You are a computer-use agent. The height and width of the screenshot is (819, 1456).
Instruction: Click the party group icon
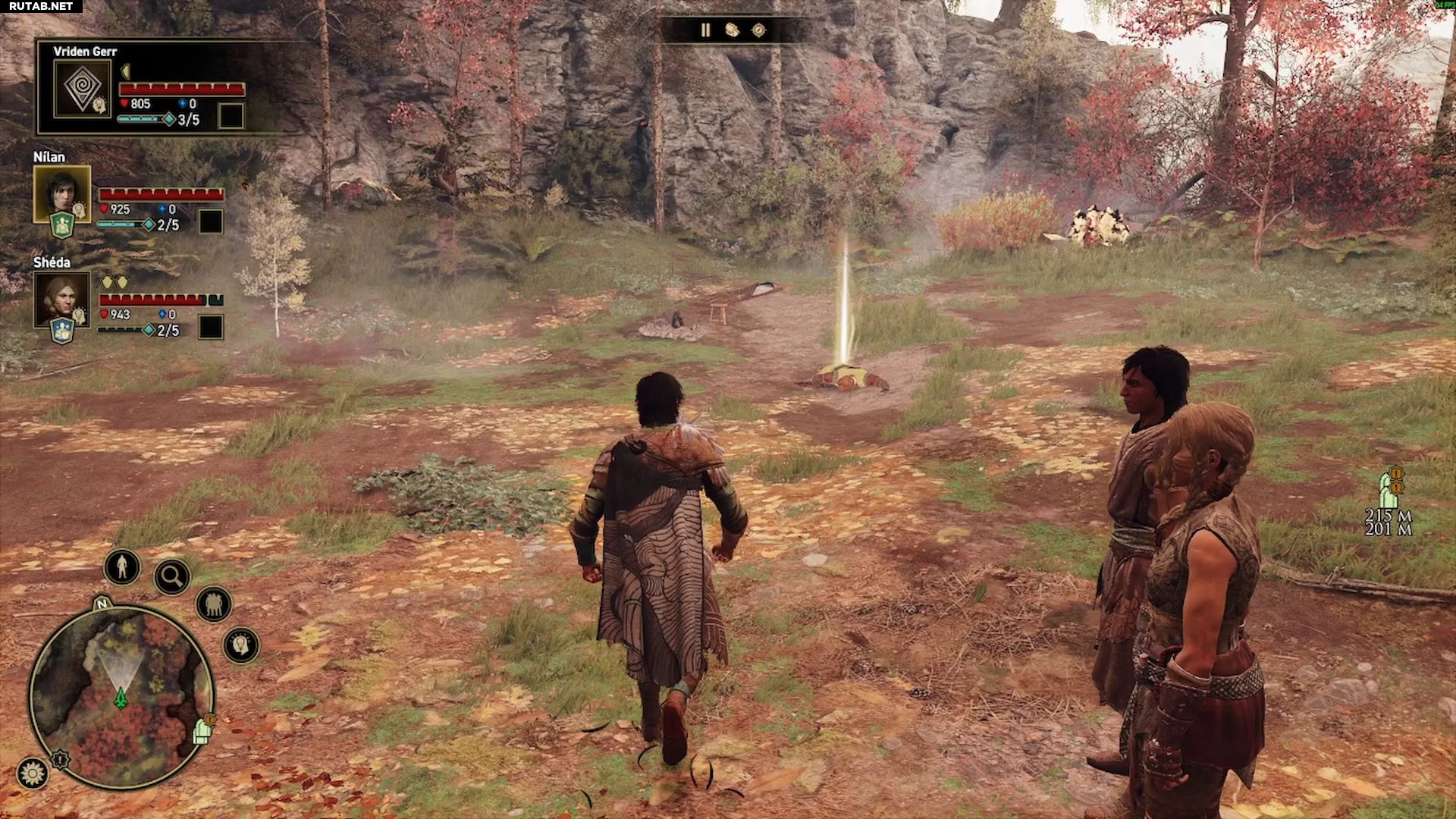pyautogui.click(x=214, y=605)
